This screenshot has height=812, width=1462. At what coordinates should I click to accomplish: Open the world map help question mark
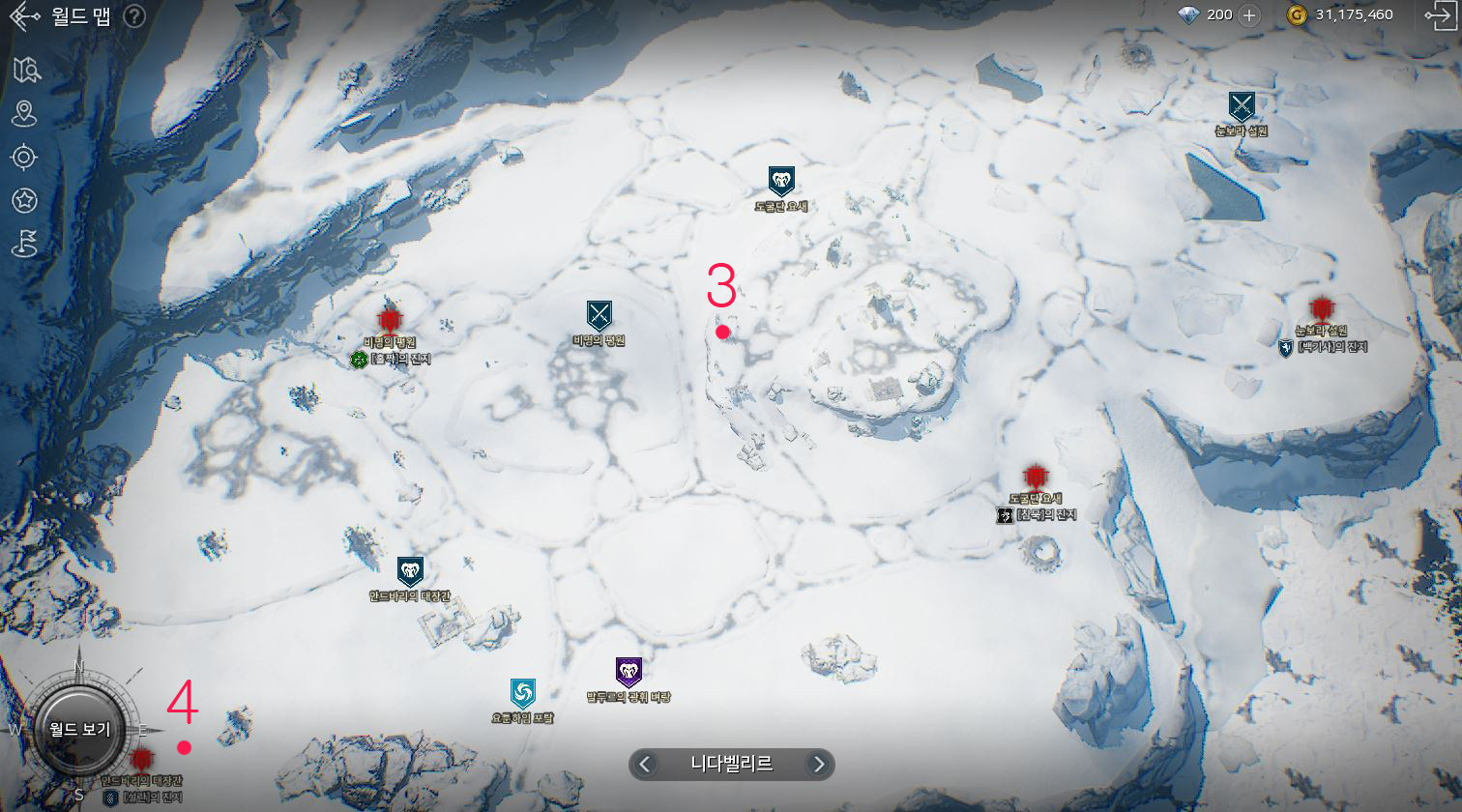pyautogui.click(x=134, y=16)
